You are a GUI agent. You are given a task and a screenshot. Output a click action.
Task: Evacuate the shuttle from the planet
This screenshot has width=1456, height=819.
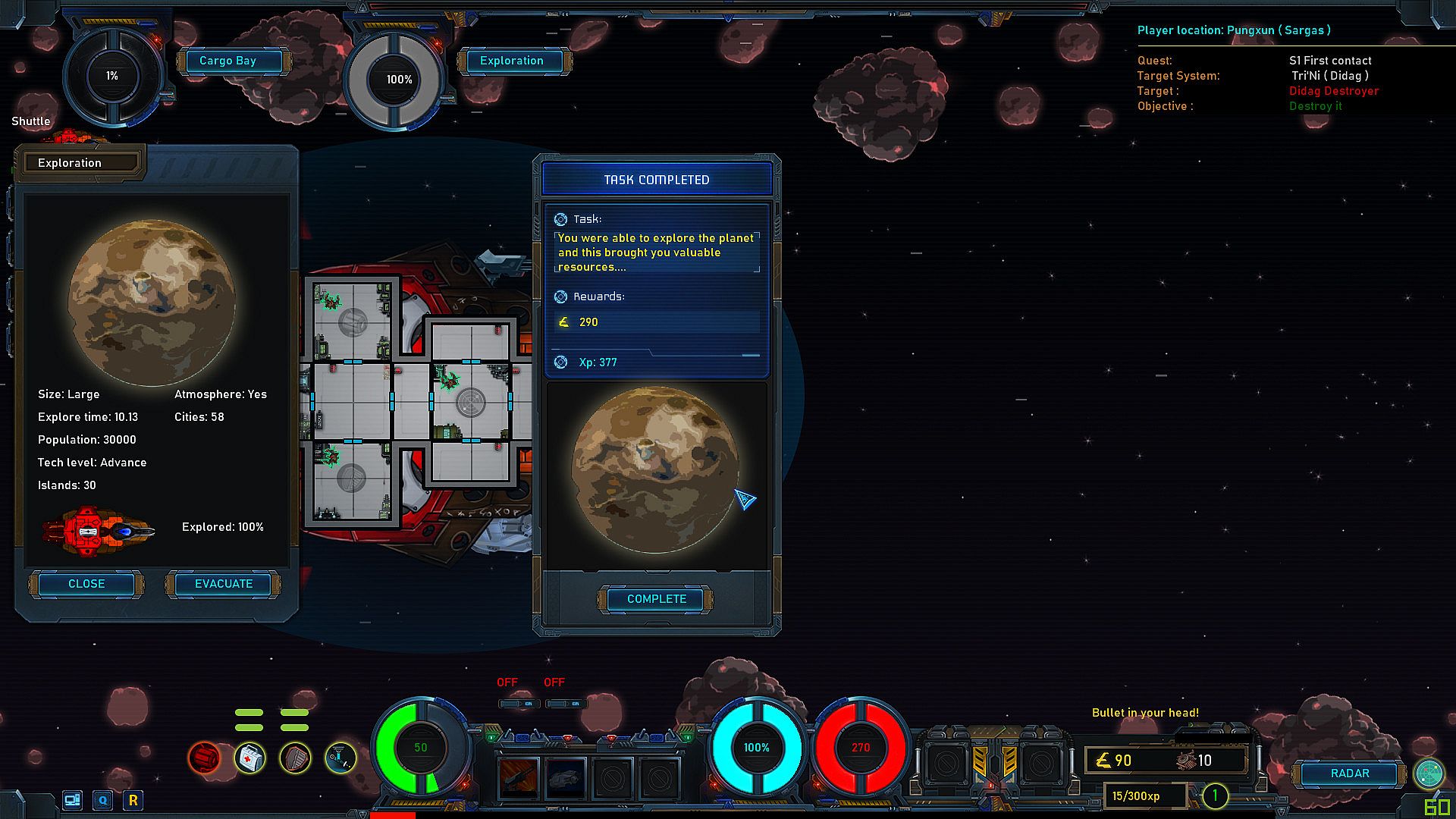[x=224, y=584]
